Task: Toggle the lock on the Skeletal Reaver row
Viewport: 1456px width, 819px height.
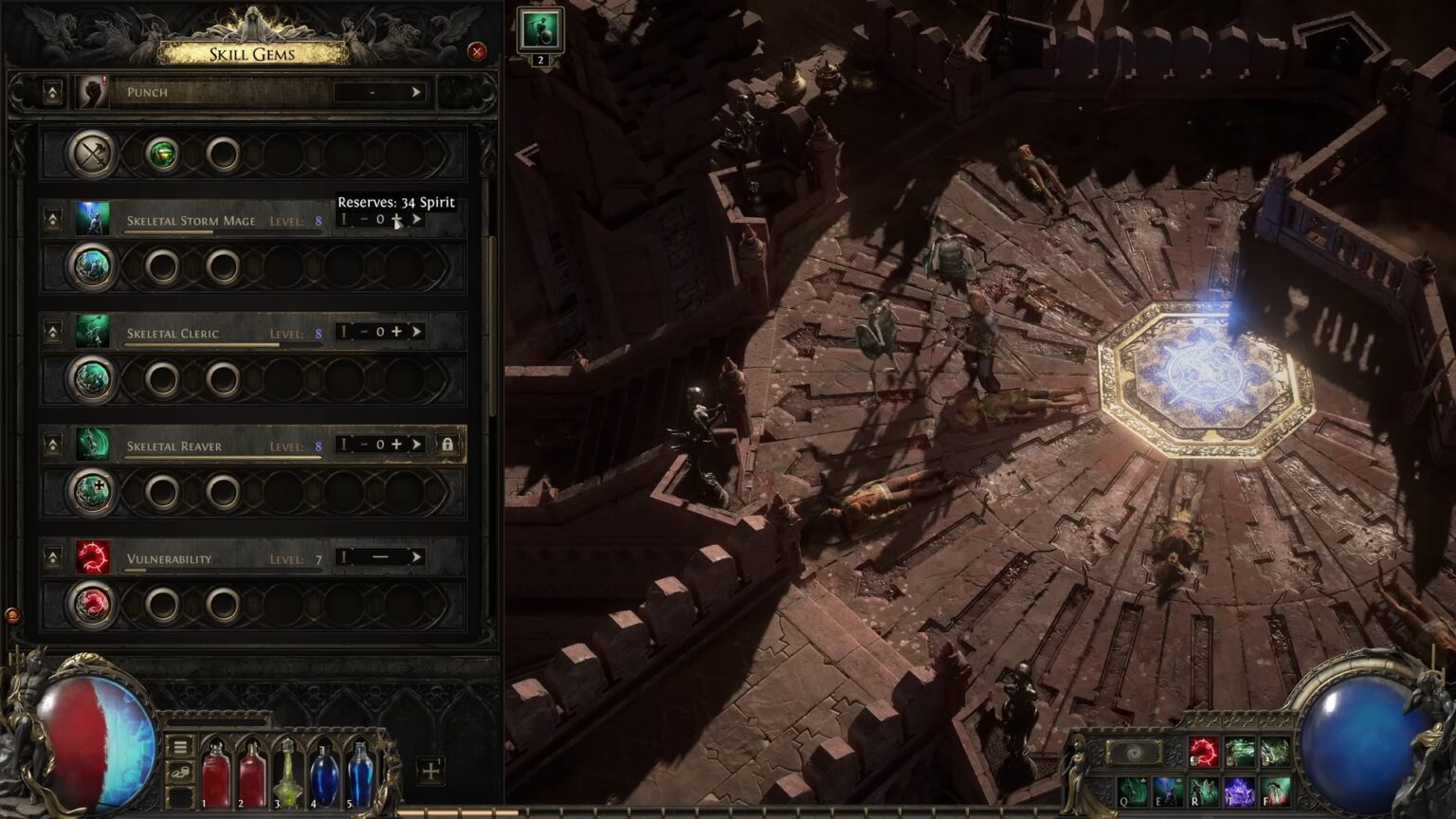Action: tap(446, 445)
